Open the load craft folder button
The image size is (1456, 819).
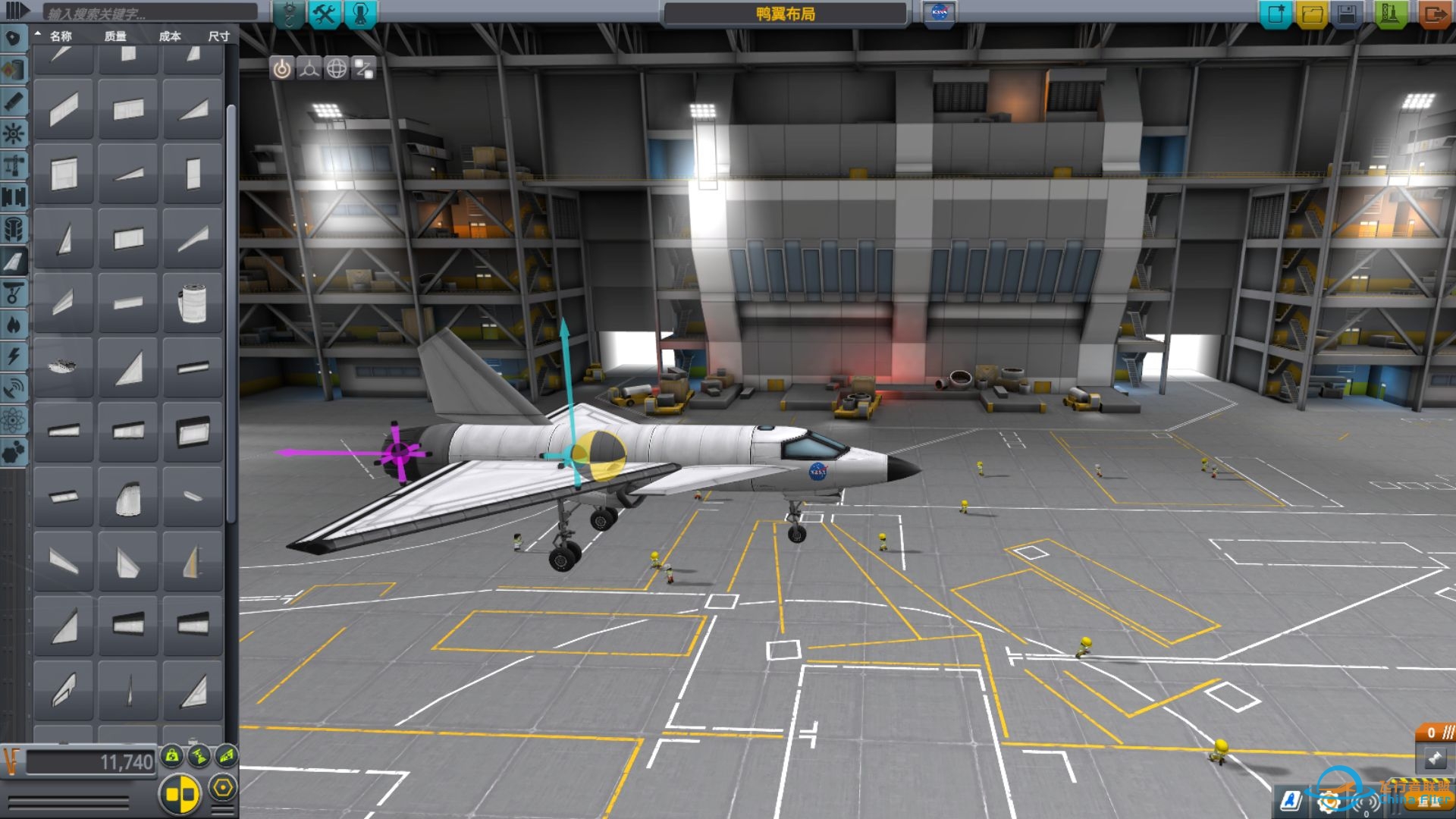(x=1312, y=14)
